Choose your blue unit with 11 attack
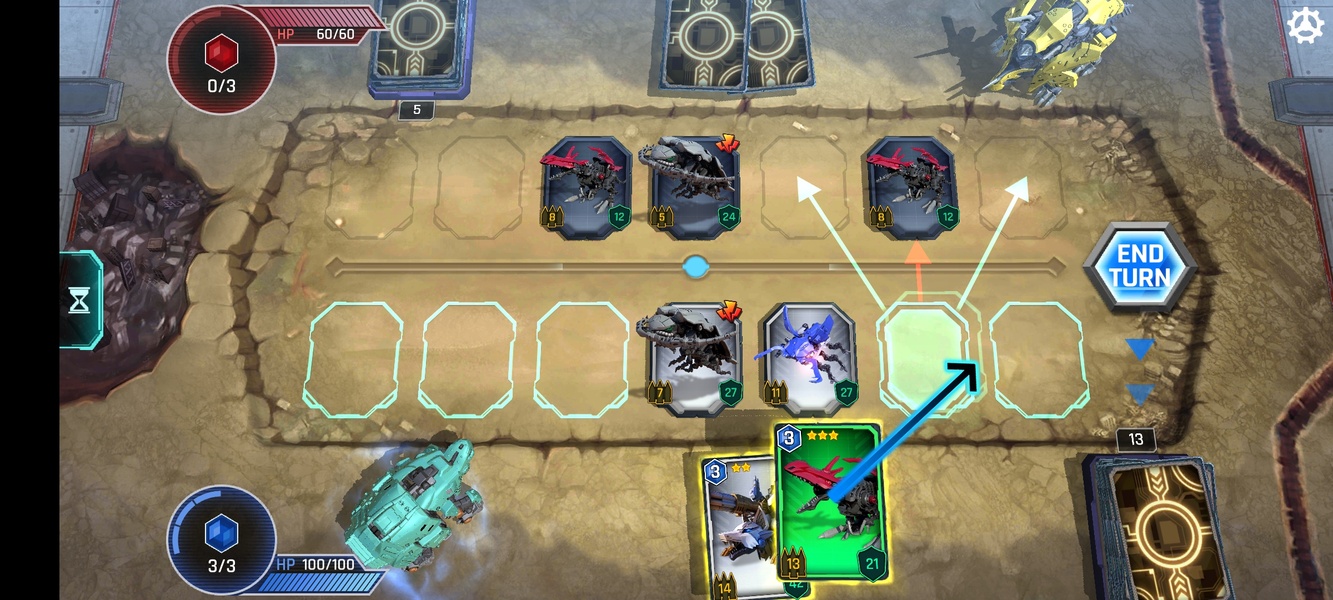The height and width of the screenshot is (600, 1333). click(x=809, y=358)
